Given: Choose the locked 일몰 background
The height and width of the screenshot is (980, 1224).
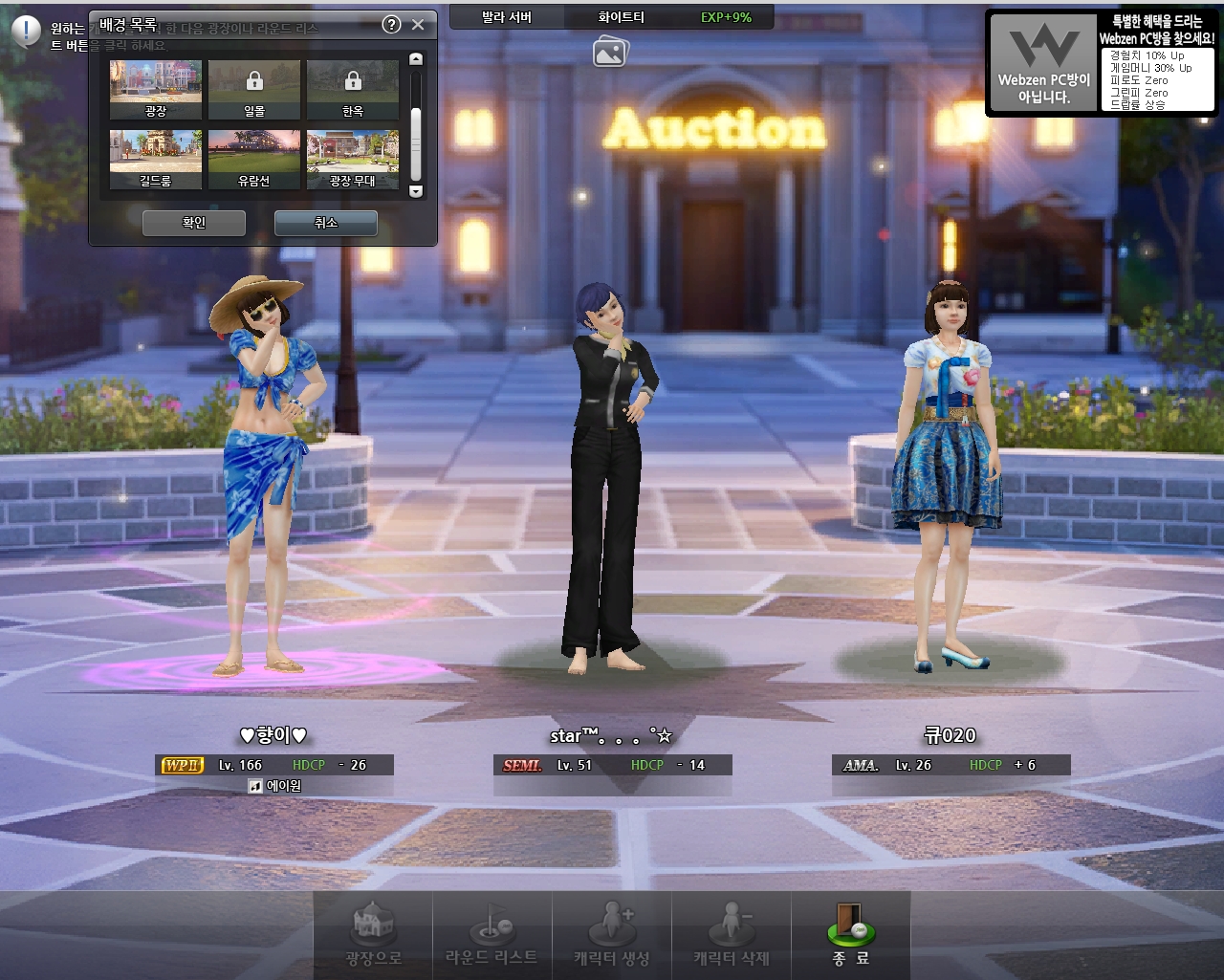Looking at the screenshot, I should coord(254,89).
